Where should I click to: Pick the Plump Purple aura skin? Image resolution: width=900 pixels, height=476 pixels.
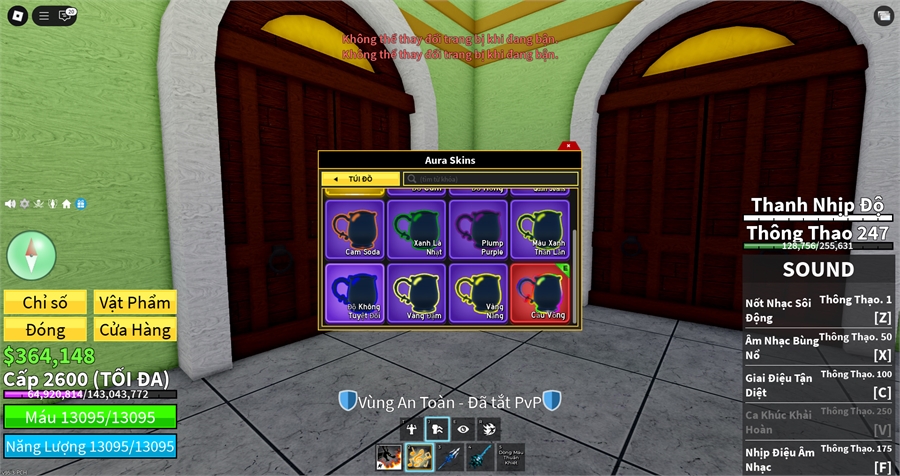(477, 229)
